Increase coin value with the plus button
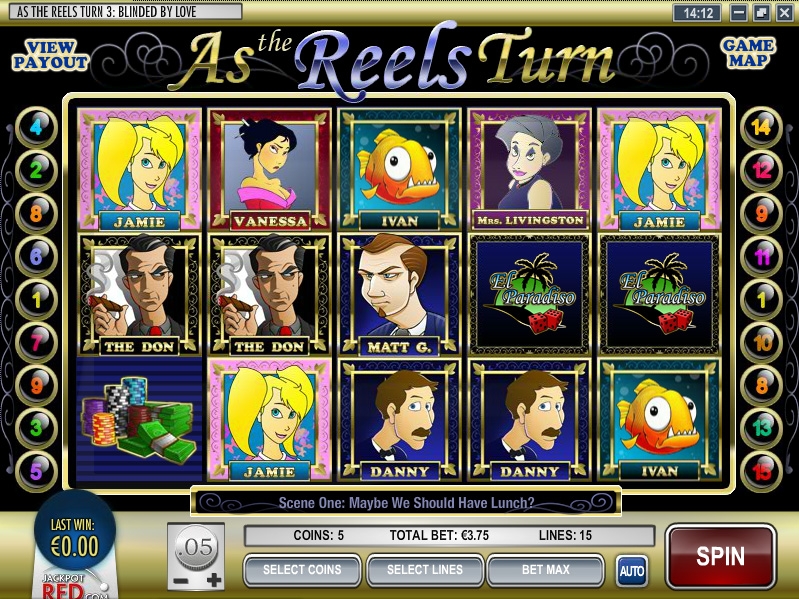This screenshot has width=799, height=599. click(213, 580)
